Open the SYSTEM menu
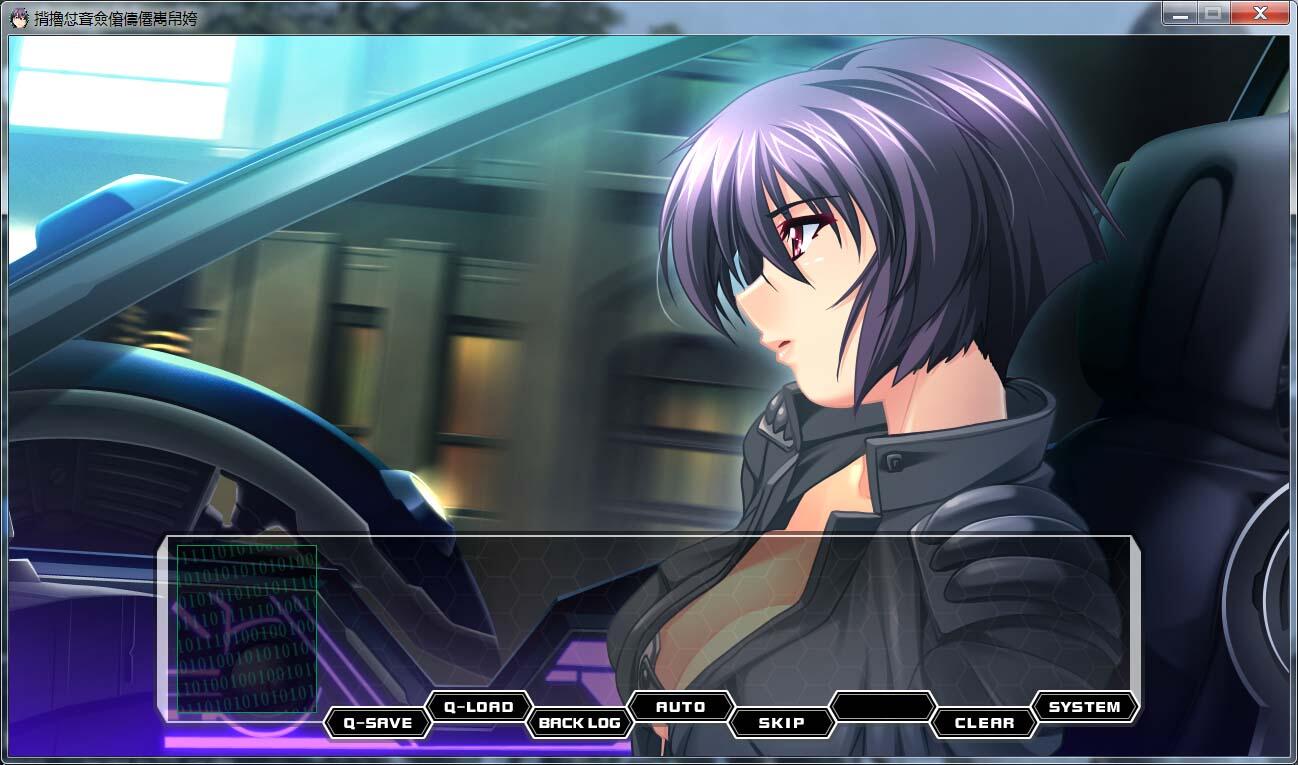 [1084, 707]
